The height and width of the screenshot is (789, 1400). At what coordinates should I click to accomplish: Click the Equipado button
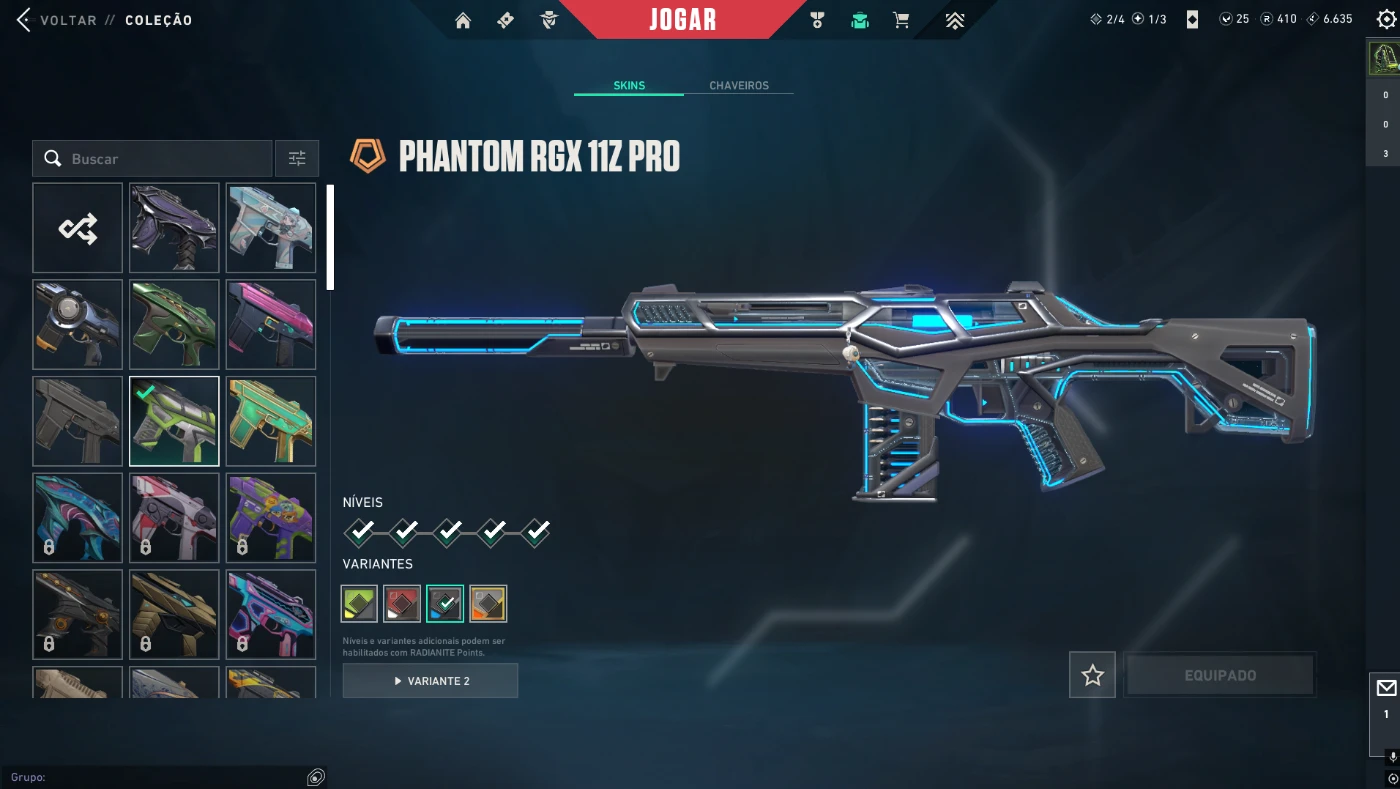1220,675
